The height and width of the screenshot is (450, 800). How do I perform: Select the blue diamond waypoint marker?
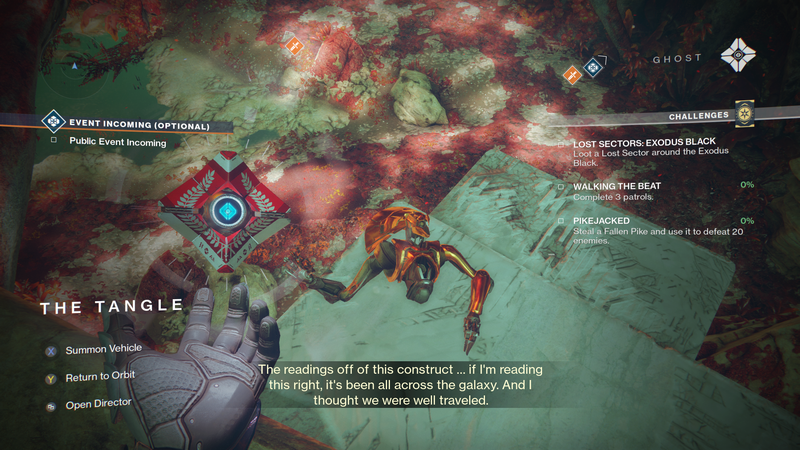pyautogui.click(x=592, y=69)
